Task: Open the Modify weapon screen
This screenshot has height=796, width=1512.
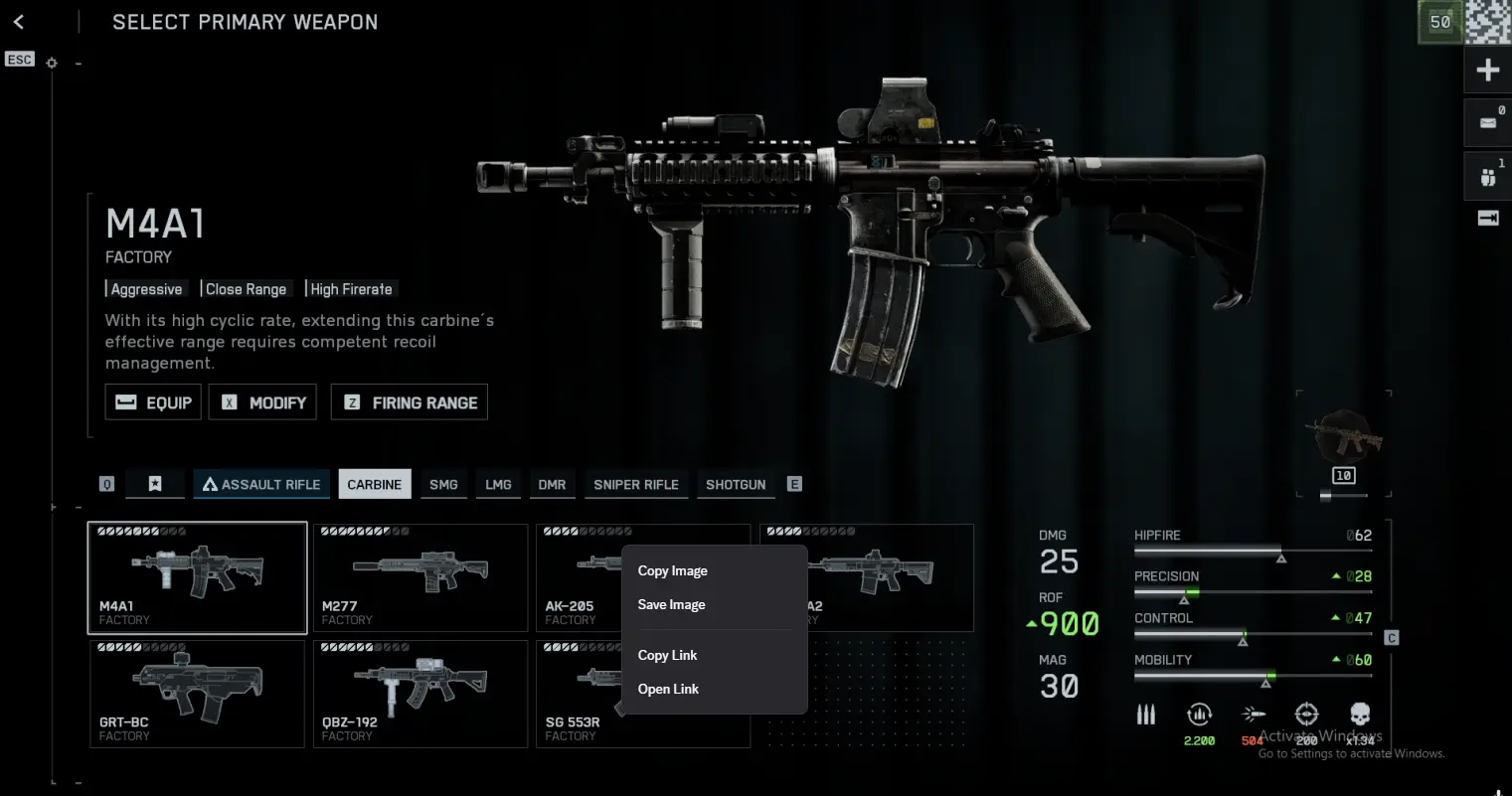Action: [262, 402]
